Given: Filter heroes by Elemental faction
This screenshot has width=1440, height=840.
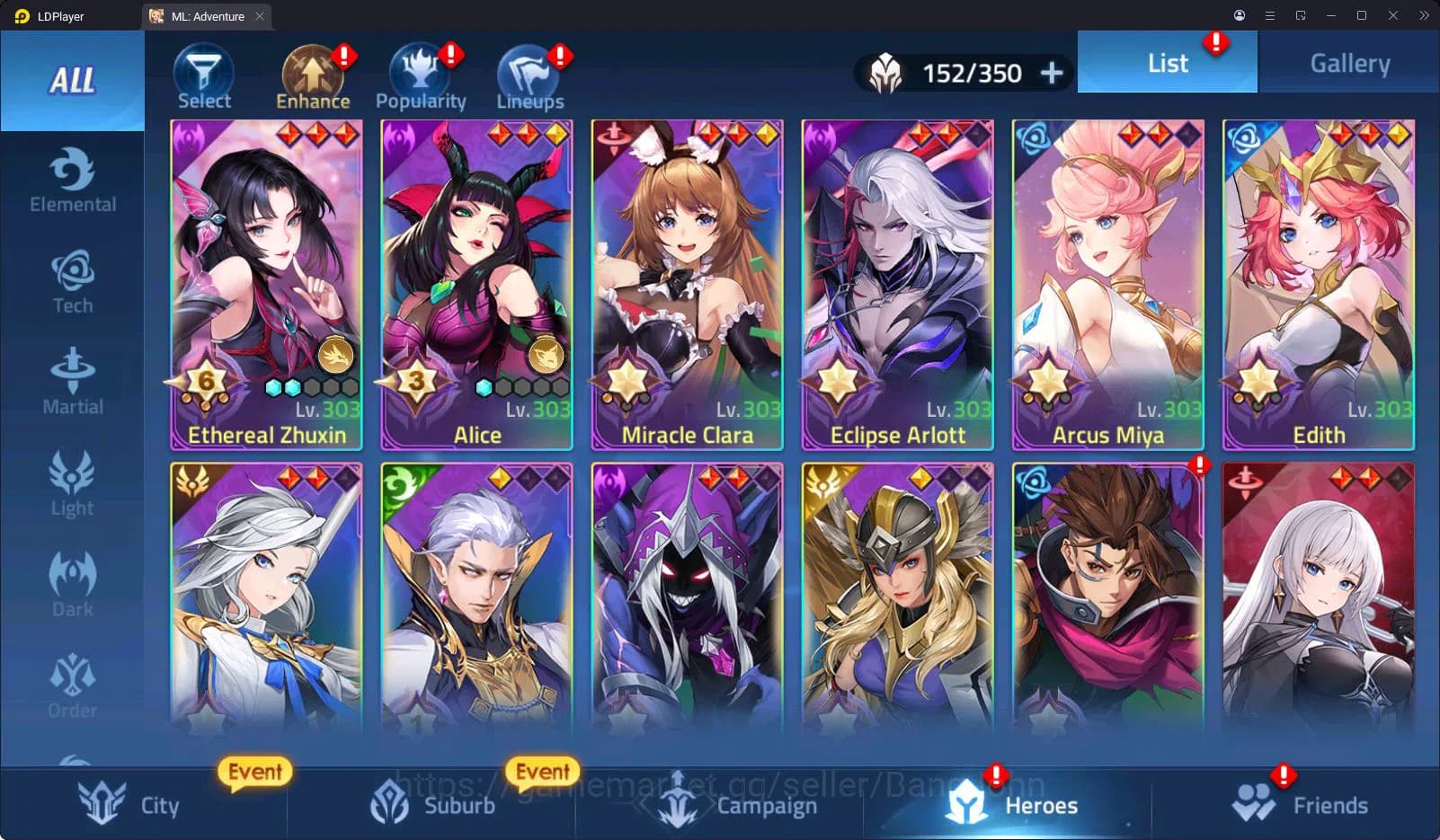Looking at the screenshot, I should coord(72,180).
